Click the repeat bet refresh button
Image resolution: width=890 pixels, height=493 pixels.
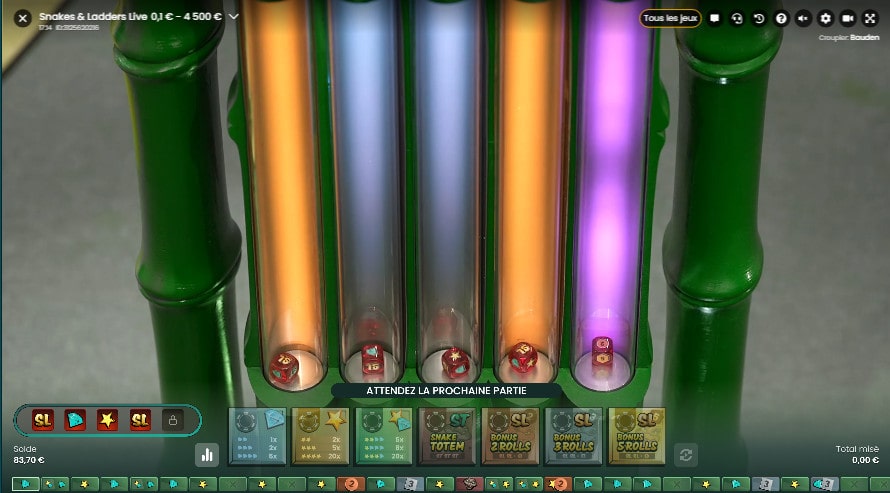pyautogui.click(x=685, y=454)
